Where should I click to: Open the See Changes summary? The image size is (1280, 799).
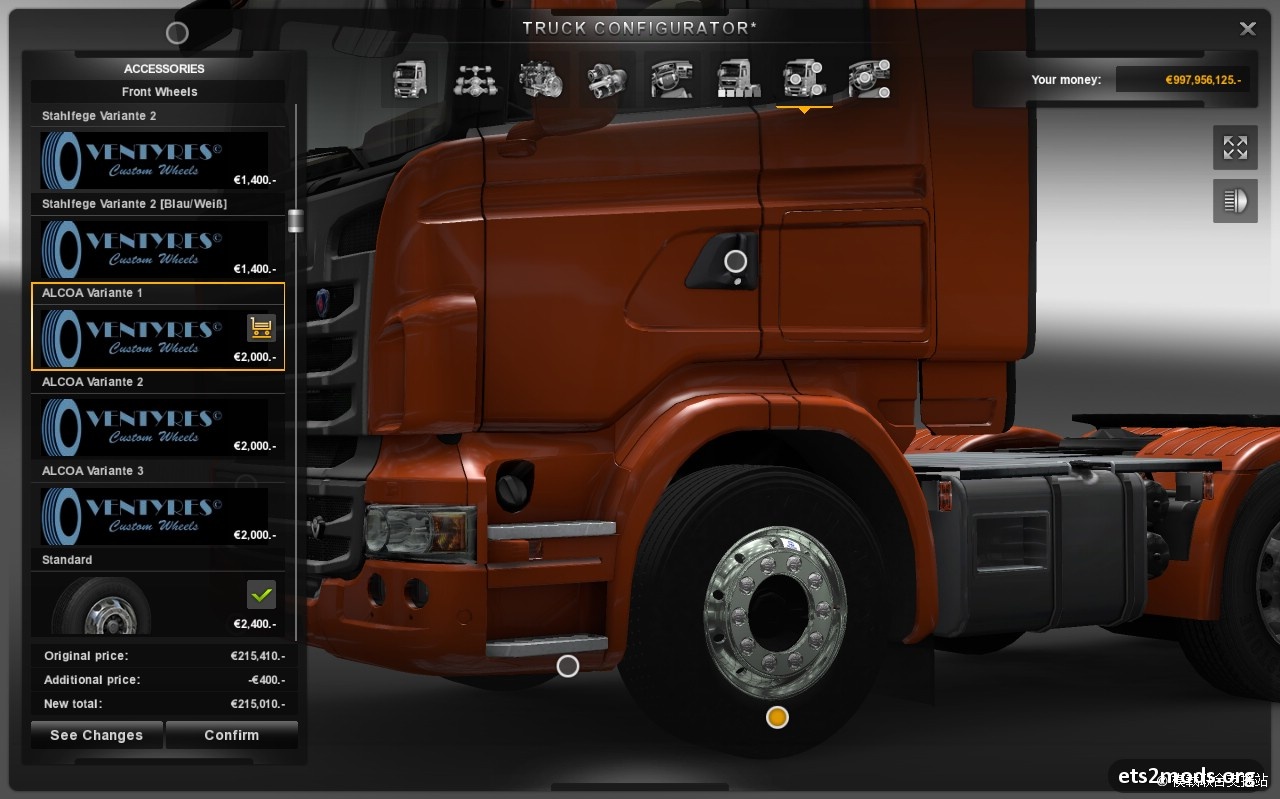96,735
